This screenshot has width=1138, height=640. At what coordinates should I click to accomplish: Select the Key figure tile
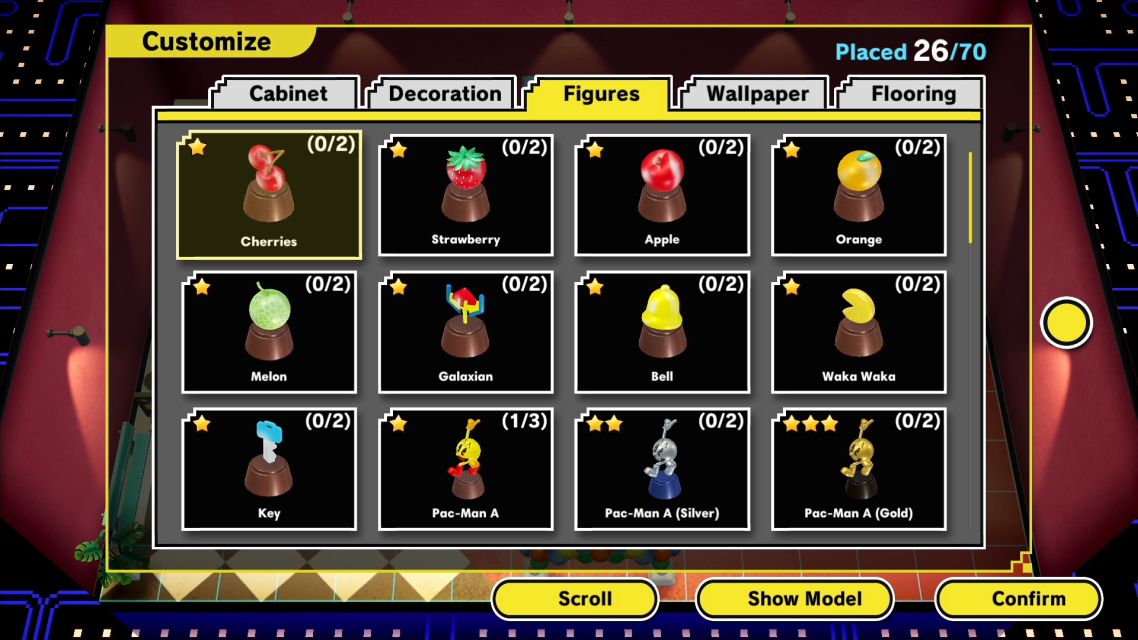click(x=269, y=469)
